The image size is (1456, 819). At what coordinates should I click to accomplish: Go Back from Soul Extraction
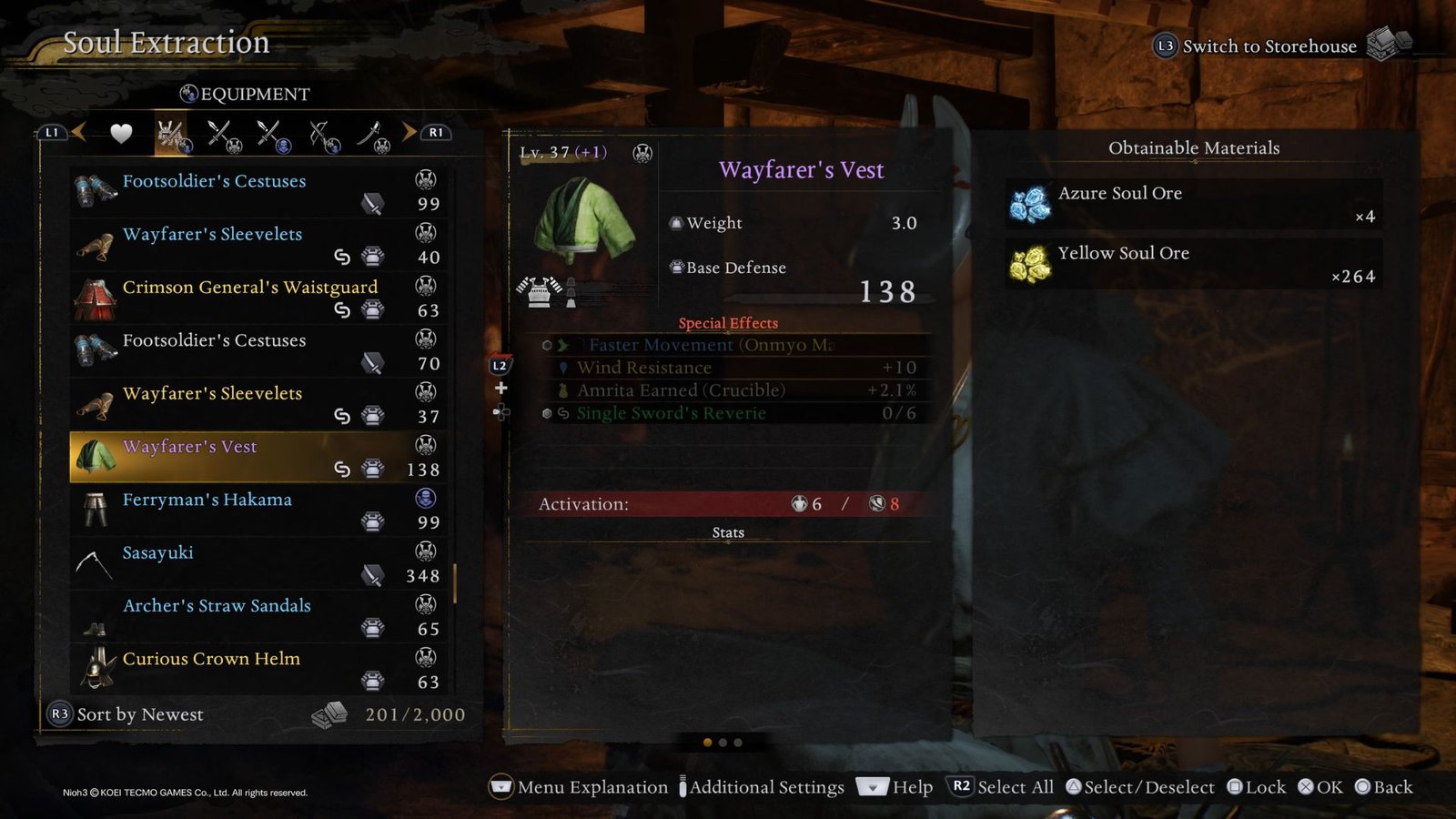(x=1383, y=787)
